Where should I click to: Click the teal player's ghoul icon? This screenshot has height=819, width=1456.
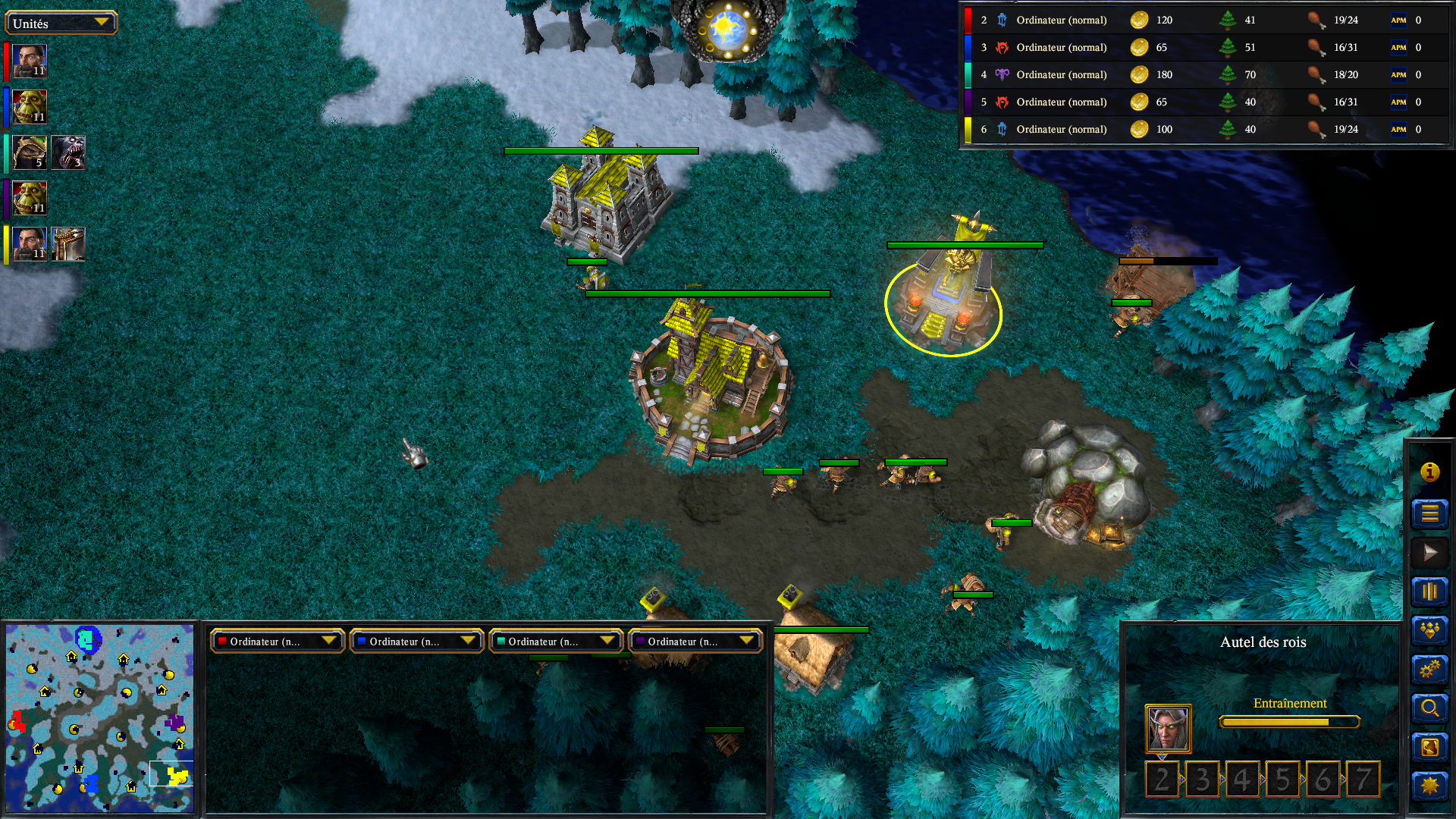pos(68,152)
